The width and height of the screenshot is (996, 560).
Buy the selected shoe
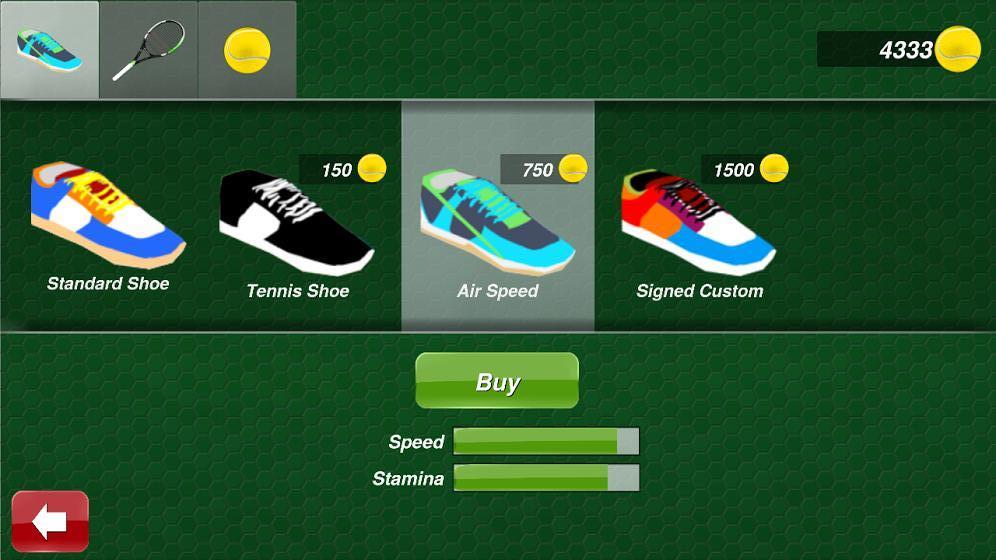(497, 381)
